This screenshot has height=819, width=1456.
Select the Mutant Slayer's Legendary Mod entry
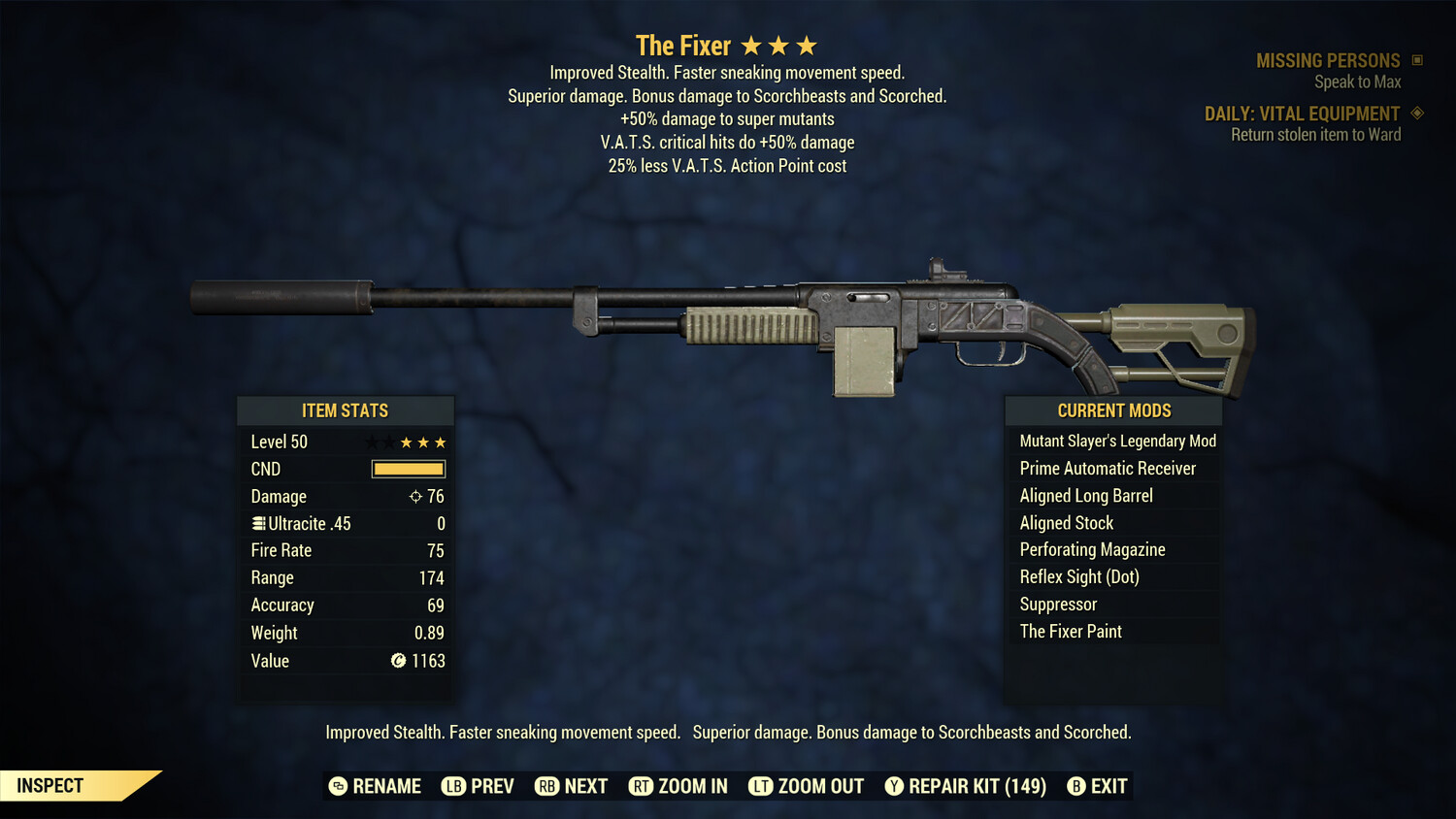1117,442
